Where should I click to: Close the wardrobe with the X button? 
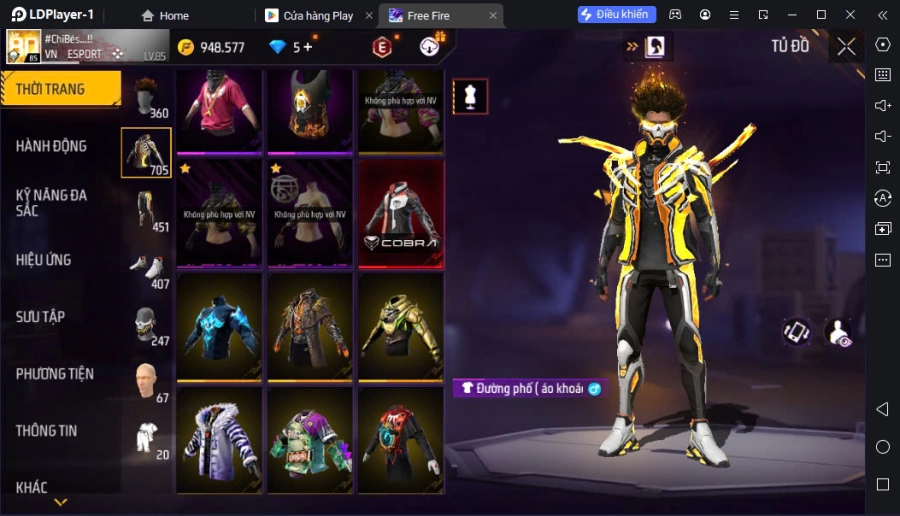[846, 46]
